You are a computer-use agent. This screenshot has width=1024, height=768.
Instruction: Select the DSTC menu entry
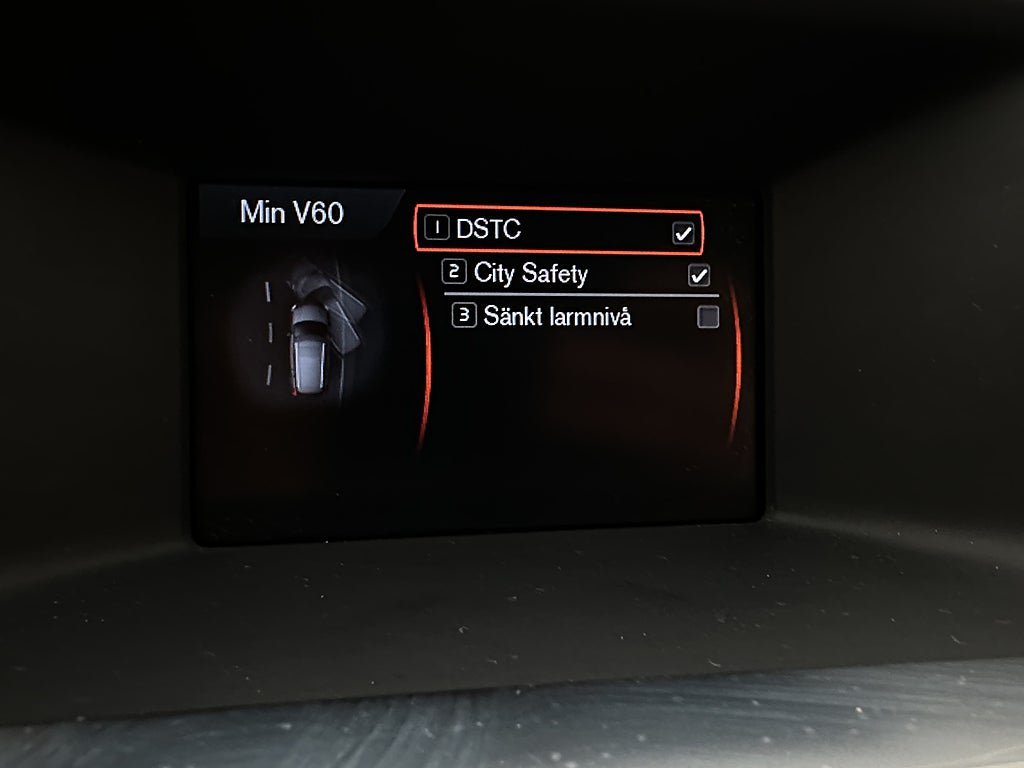click(488, 230)
